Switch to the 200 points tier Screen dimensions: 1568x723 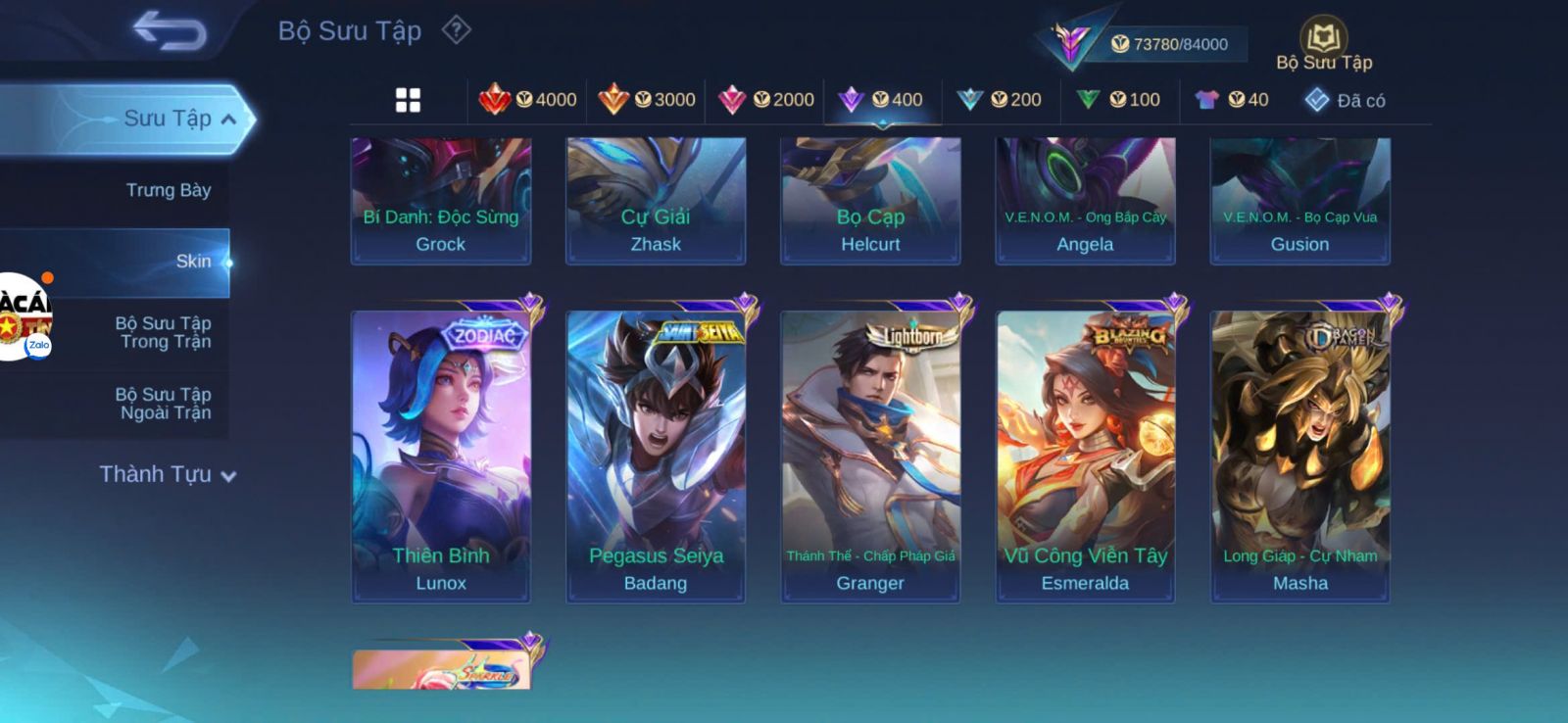tap(1000, 100)
